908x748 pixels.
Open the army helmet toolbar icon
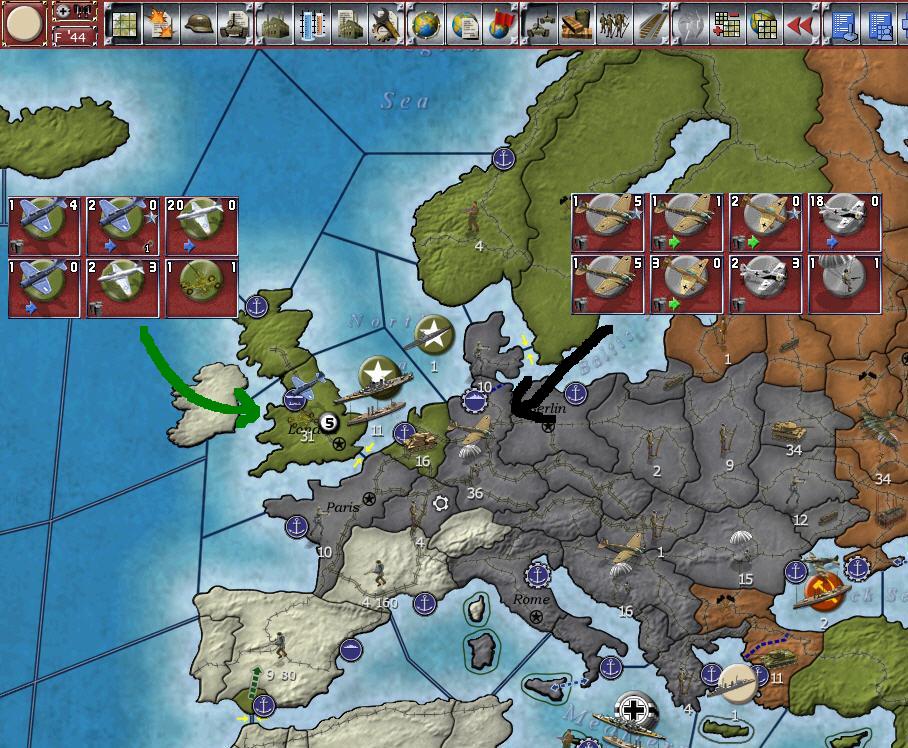pos(199,23)
